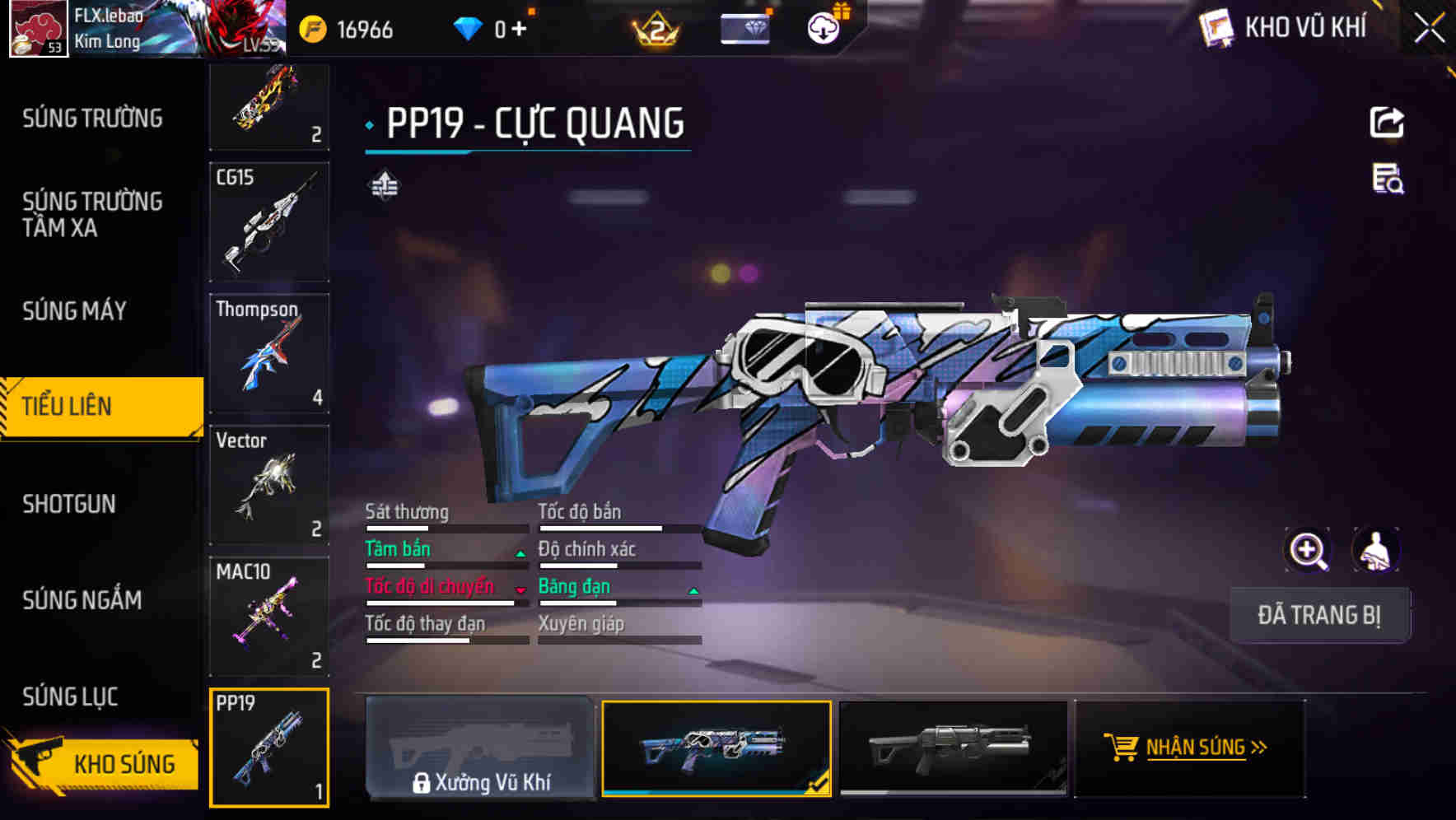Screen dimensions: 1456x820
Task: Open the Tốc độ di chuyển stat indicator
Action: pos(520,589)
